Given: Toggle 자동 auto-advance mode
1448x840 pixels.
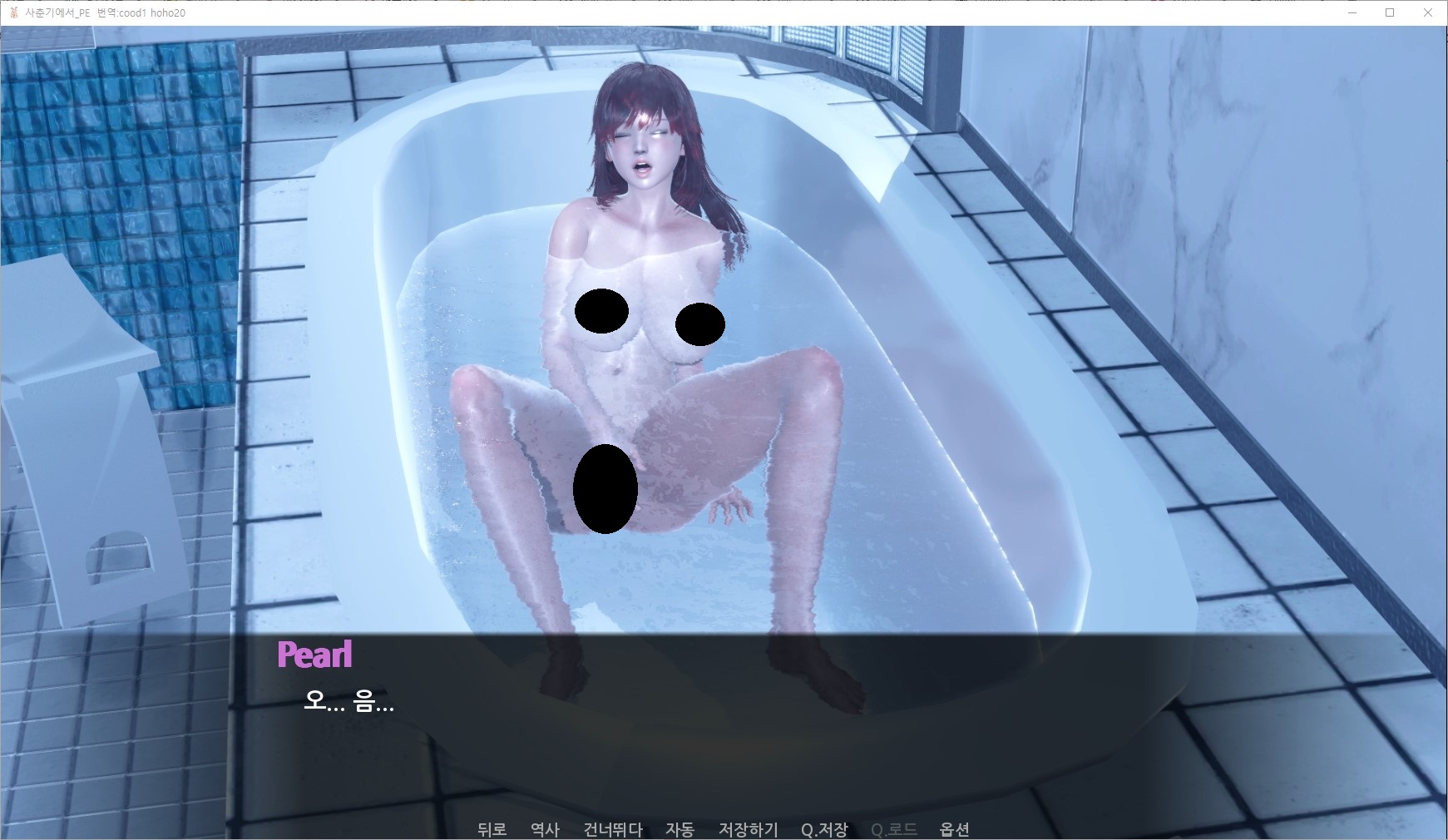Looking at the screenshot, I should tap(680, 829).
